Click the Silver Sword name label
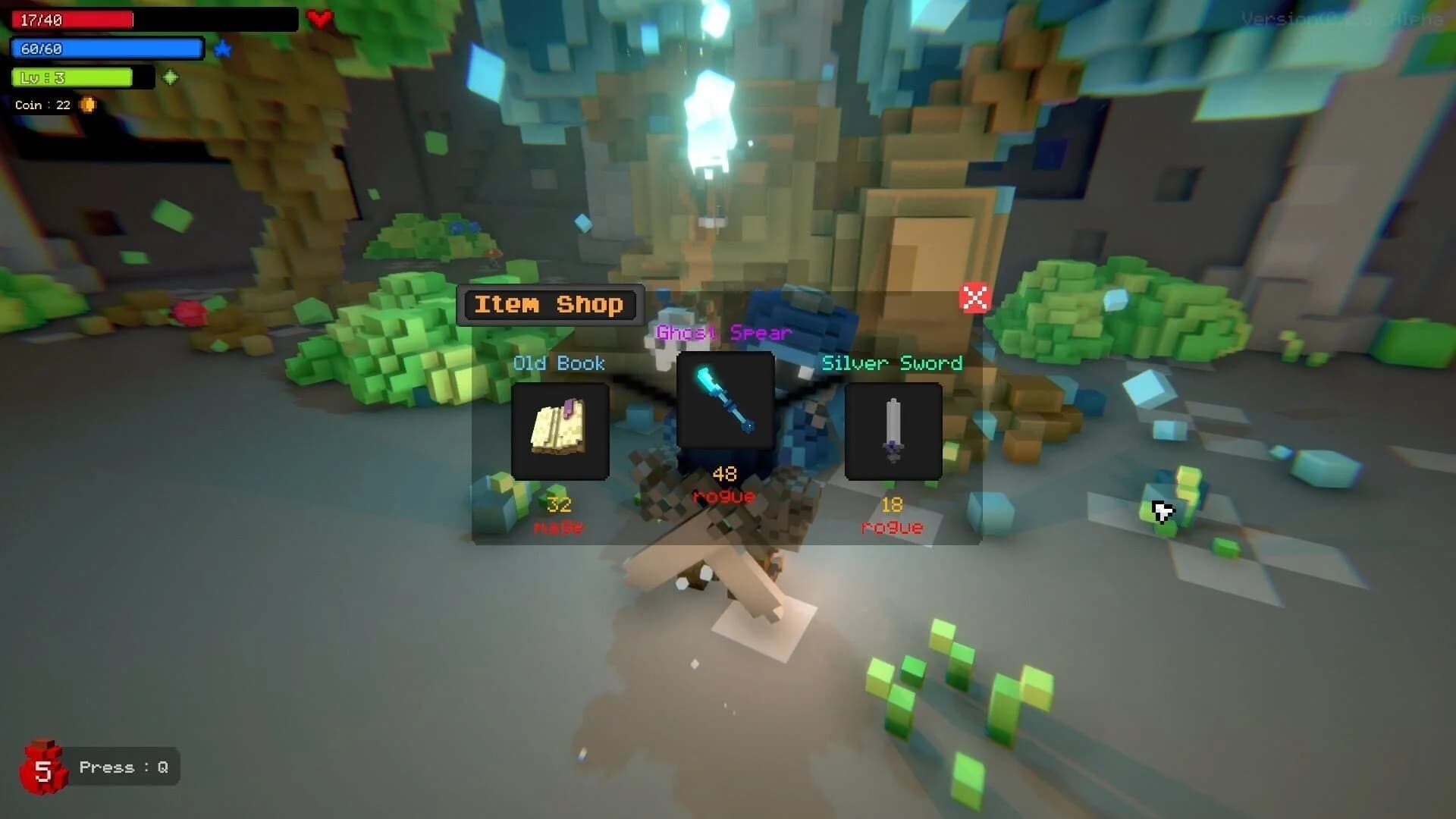 [x=893, y=363]
